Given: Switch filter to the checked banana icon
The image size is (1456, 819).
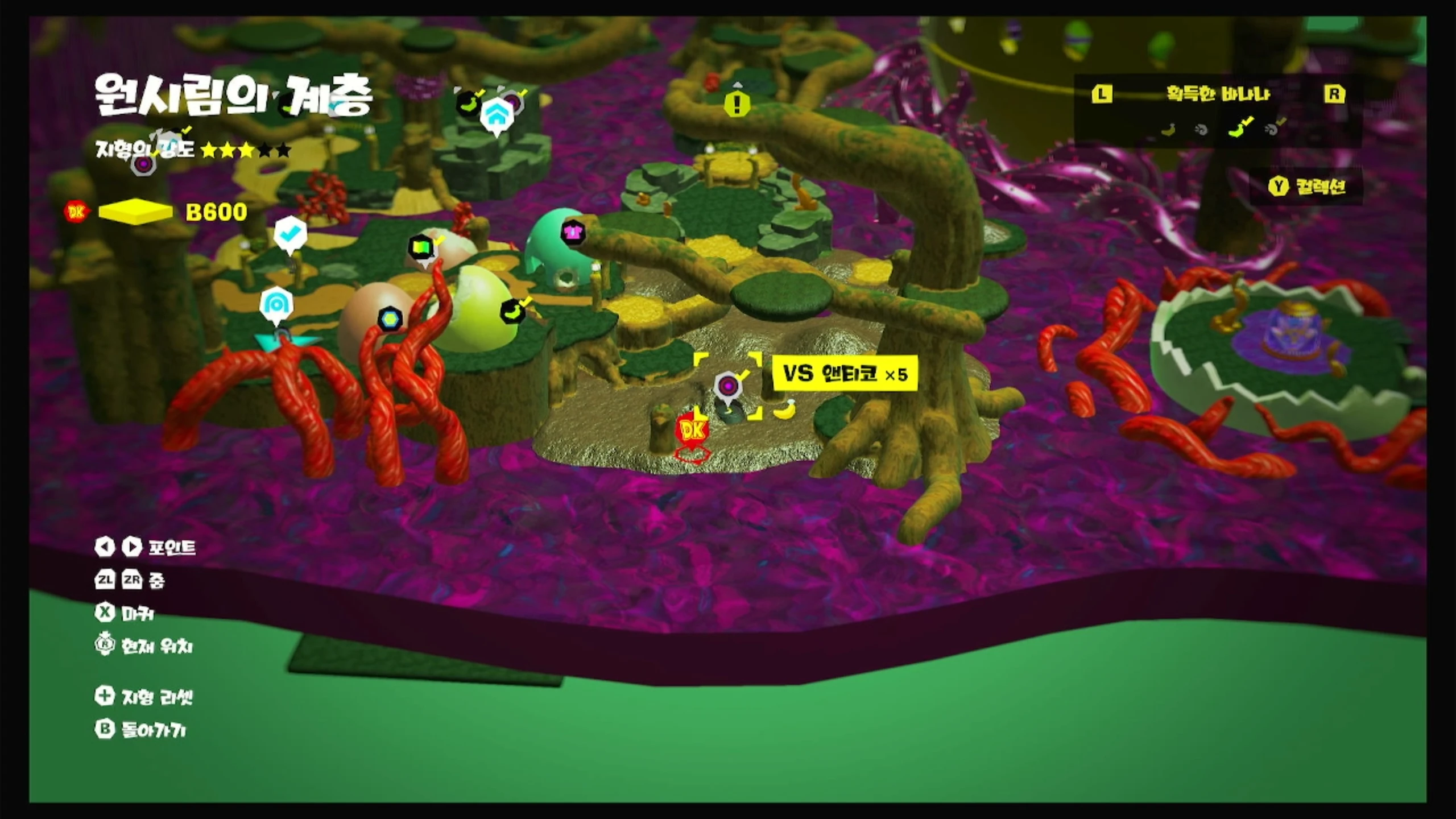Looking at the screenshot, I should (1236, 129).
